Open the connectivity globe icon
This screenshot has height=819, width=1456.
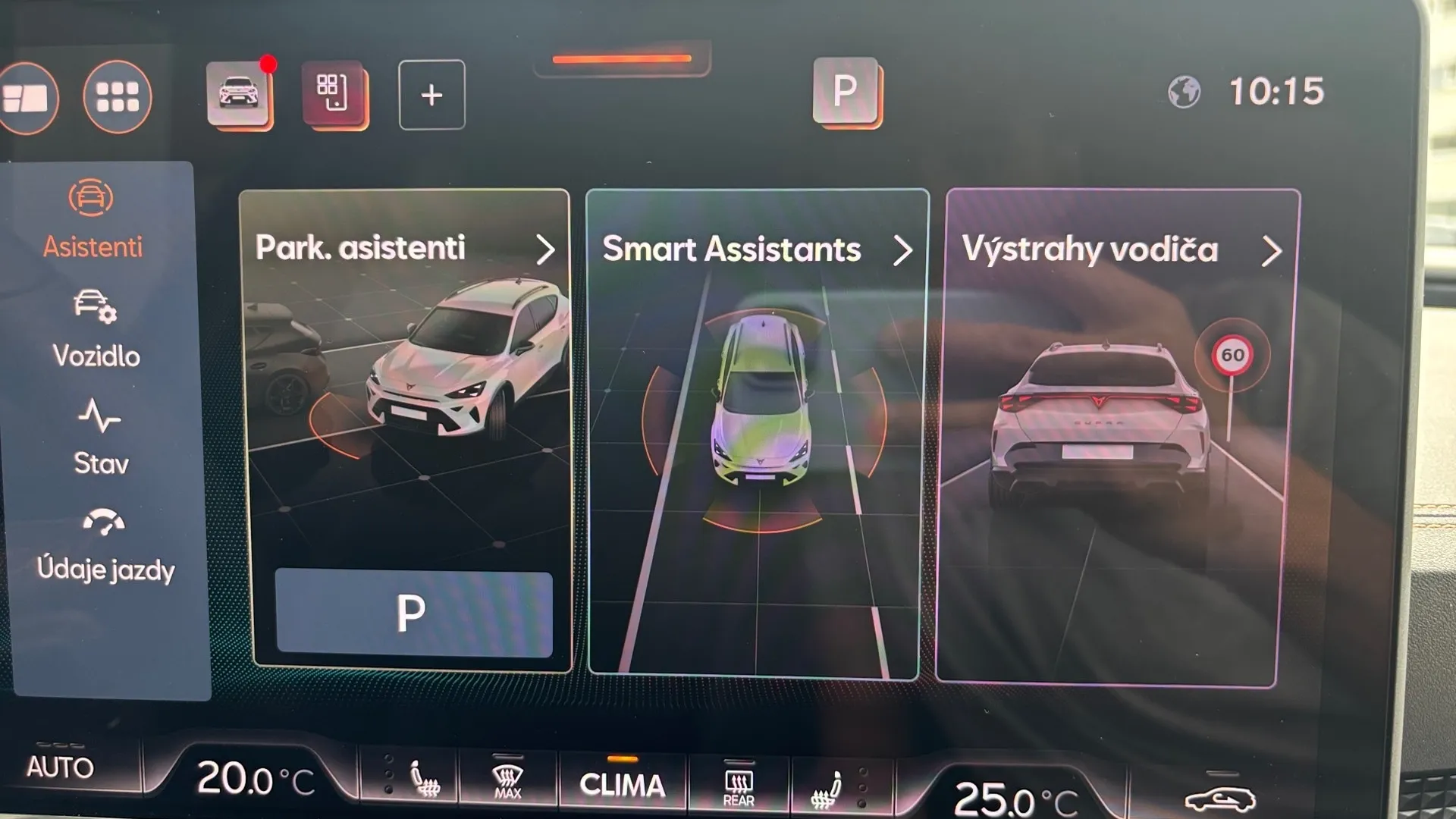(x=1185, y=91)
